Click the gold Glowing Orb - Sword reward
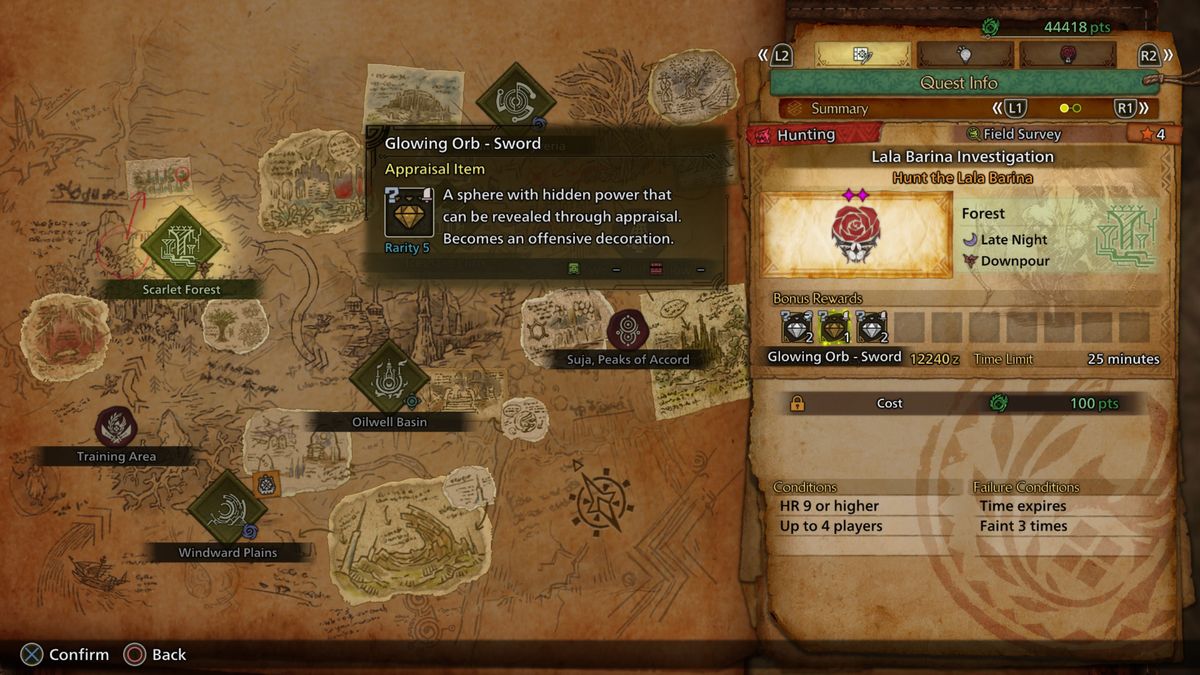Screen dimensions: 1200x675 tap(834, 327)
